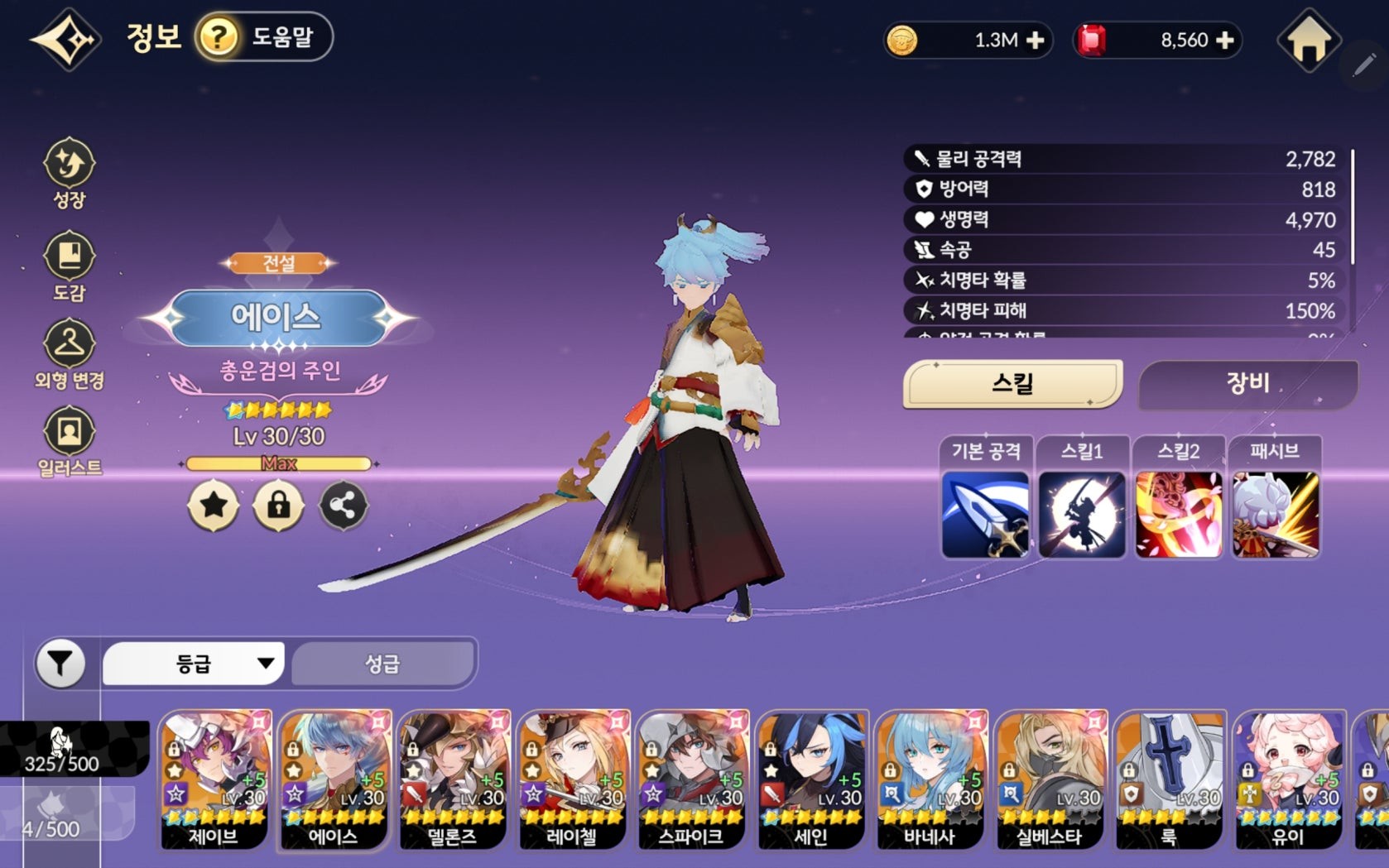Screen dimensions: 1389x868
Task: Click the Max experience progress bar
Action: pyautogui.click(x=279, y=465)
